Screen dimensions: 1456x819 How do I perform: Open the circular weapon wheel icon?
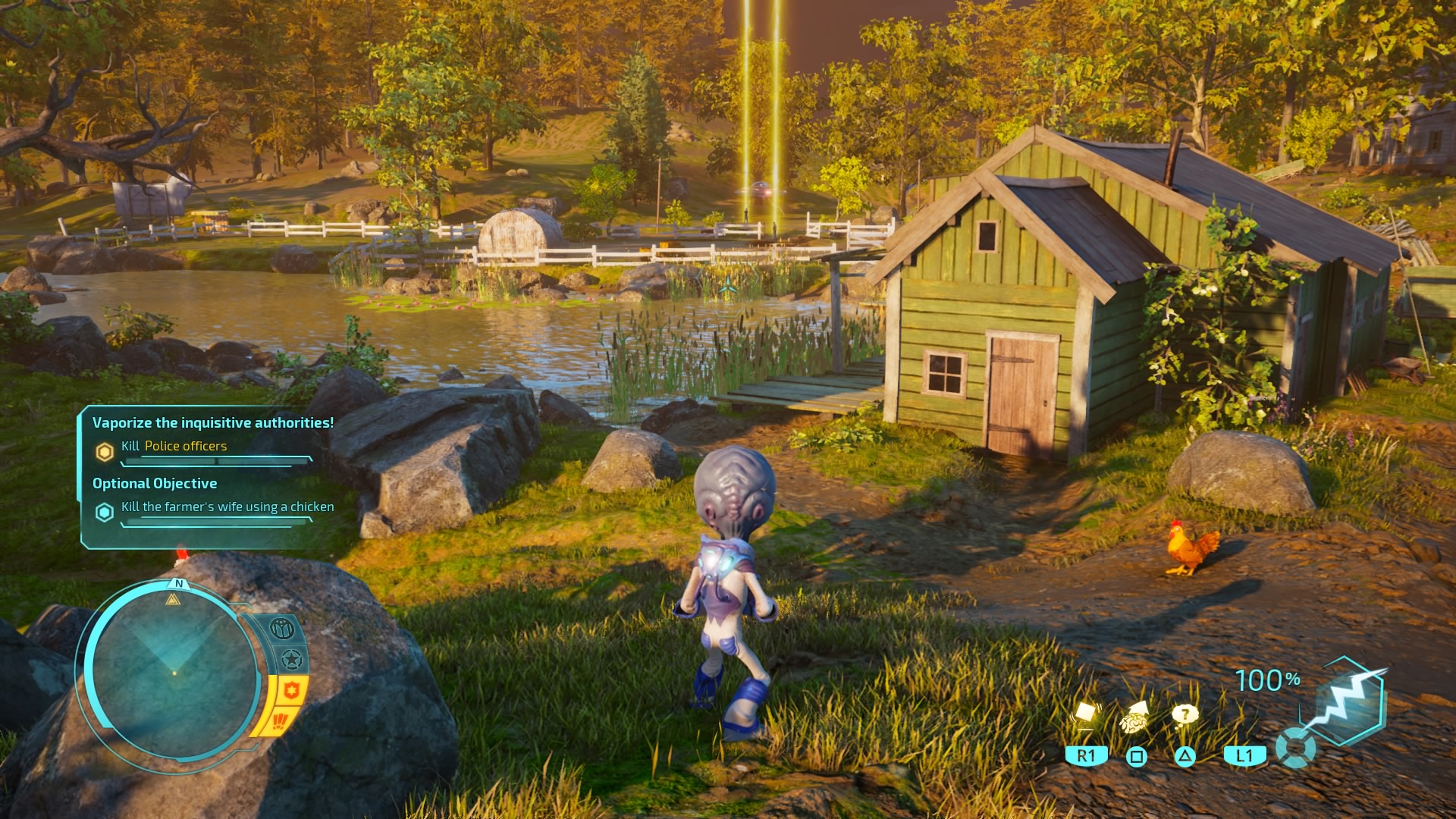click(x=1295, y=748)
